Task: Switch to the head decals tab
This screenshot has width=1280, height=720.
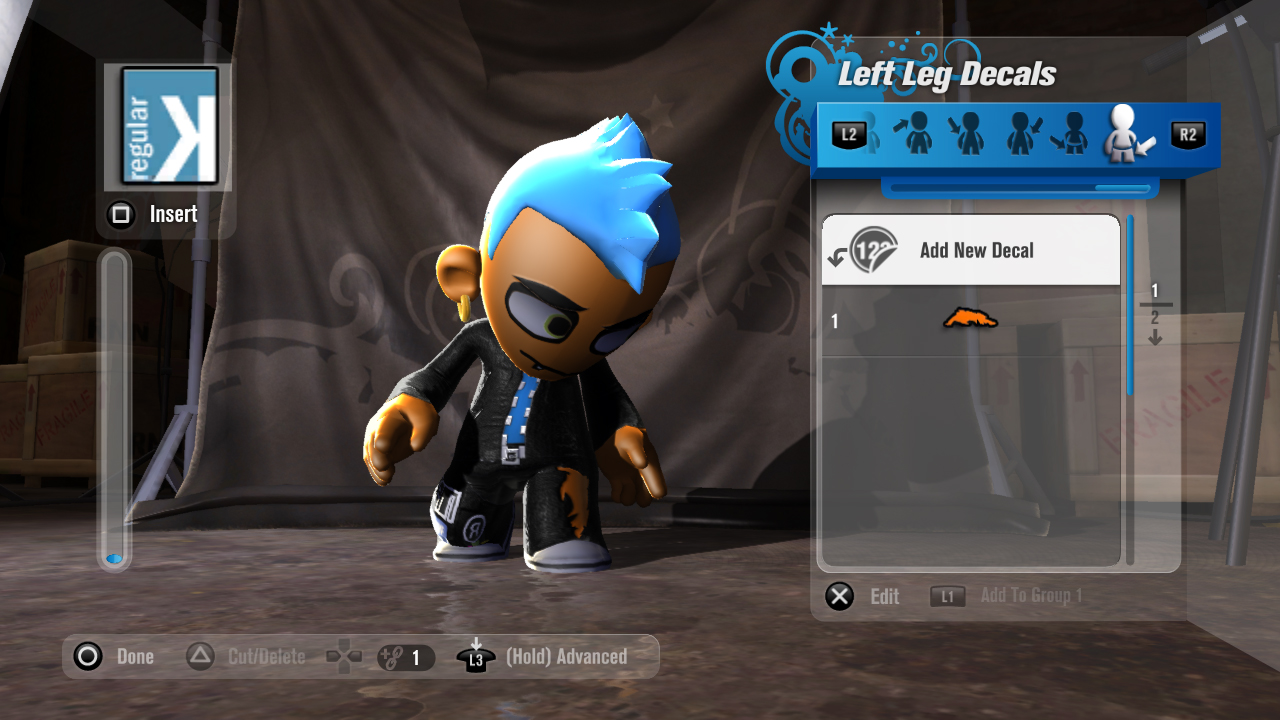Action: pos(917,134)
